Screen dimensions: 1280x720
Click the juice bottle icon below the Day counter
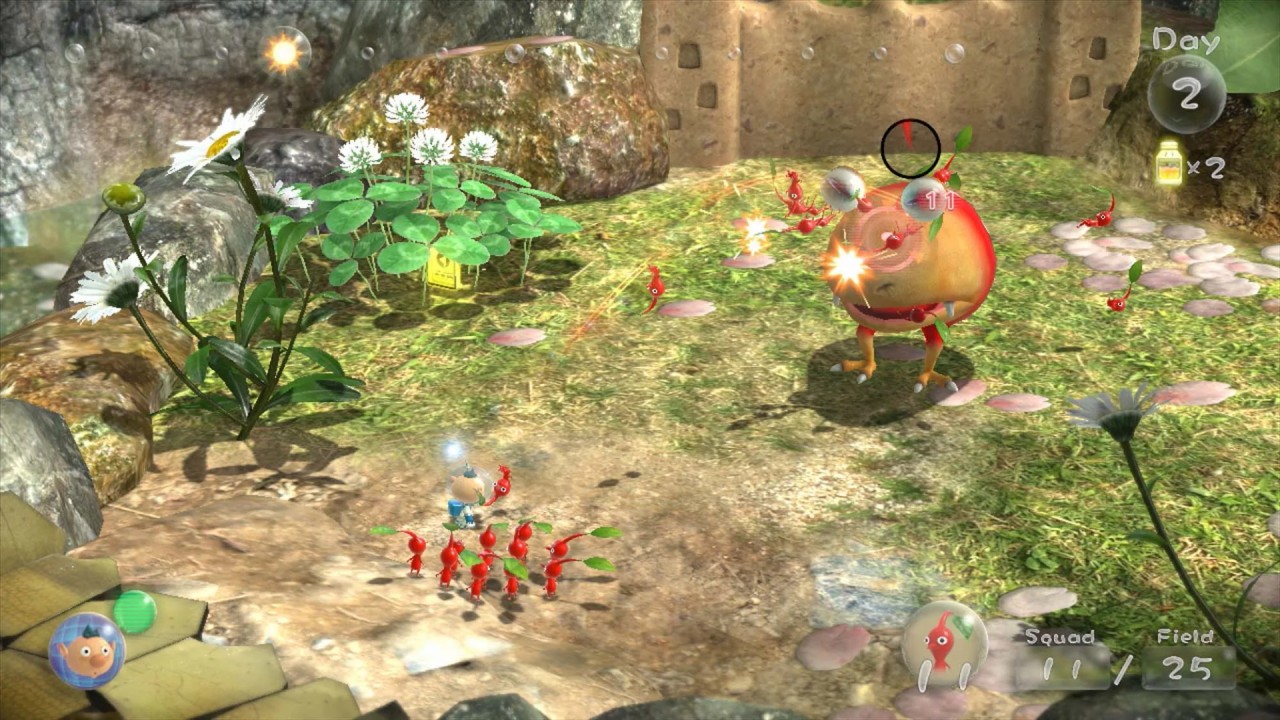[x=1172, y=162]
